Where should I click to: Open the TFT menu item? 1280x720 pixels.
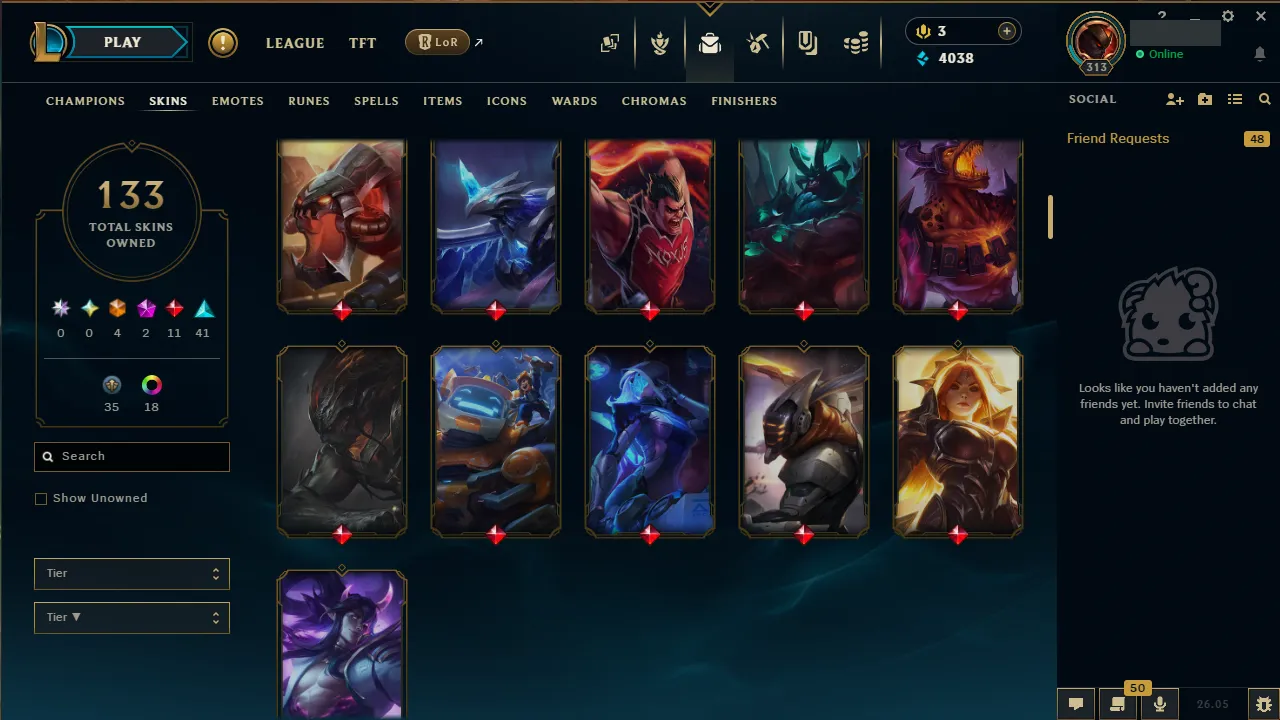point(362,43)
